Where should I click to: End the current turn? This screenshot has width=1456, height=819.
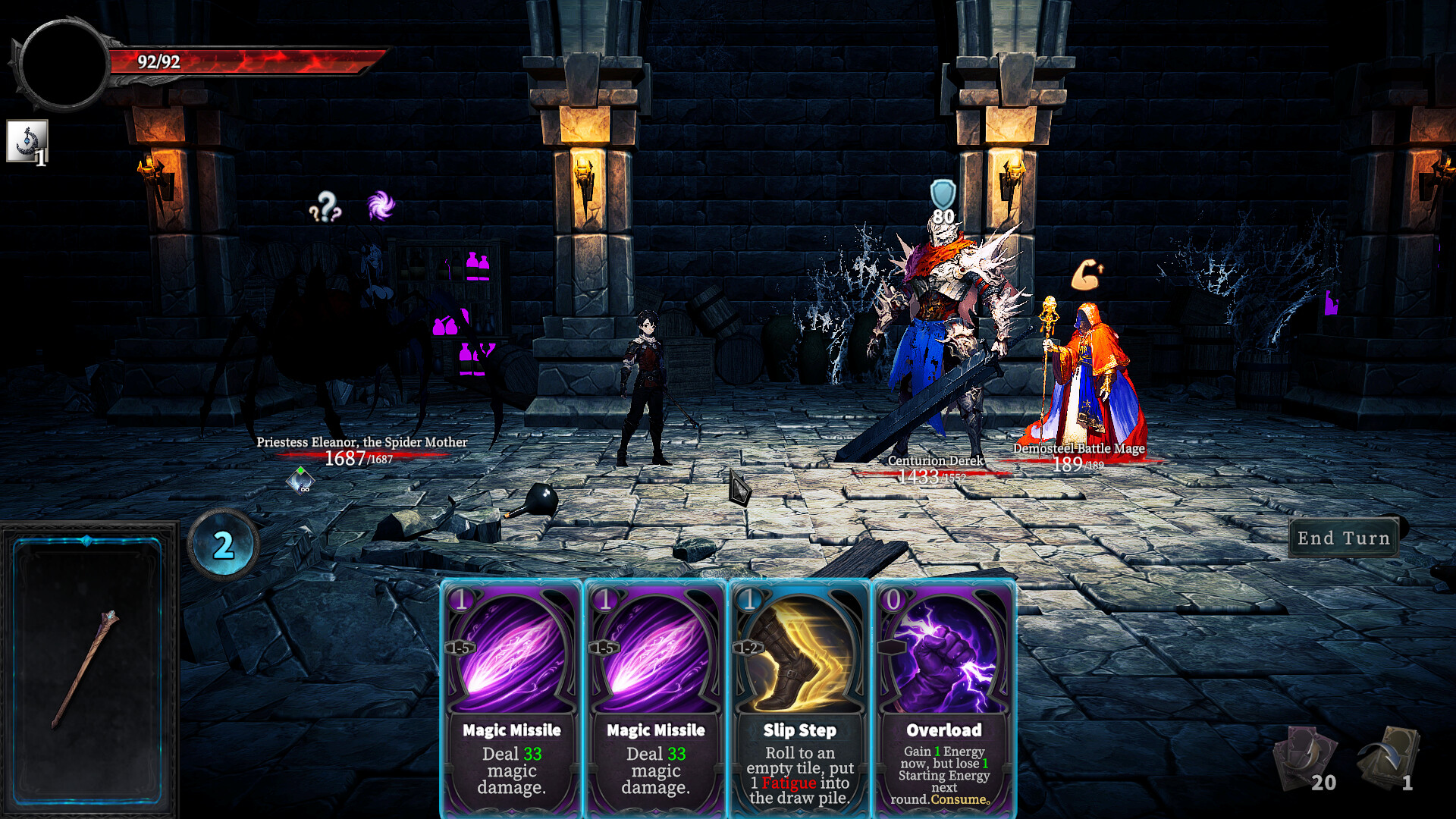click(1343, 538)
